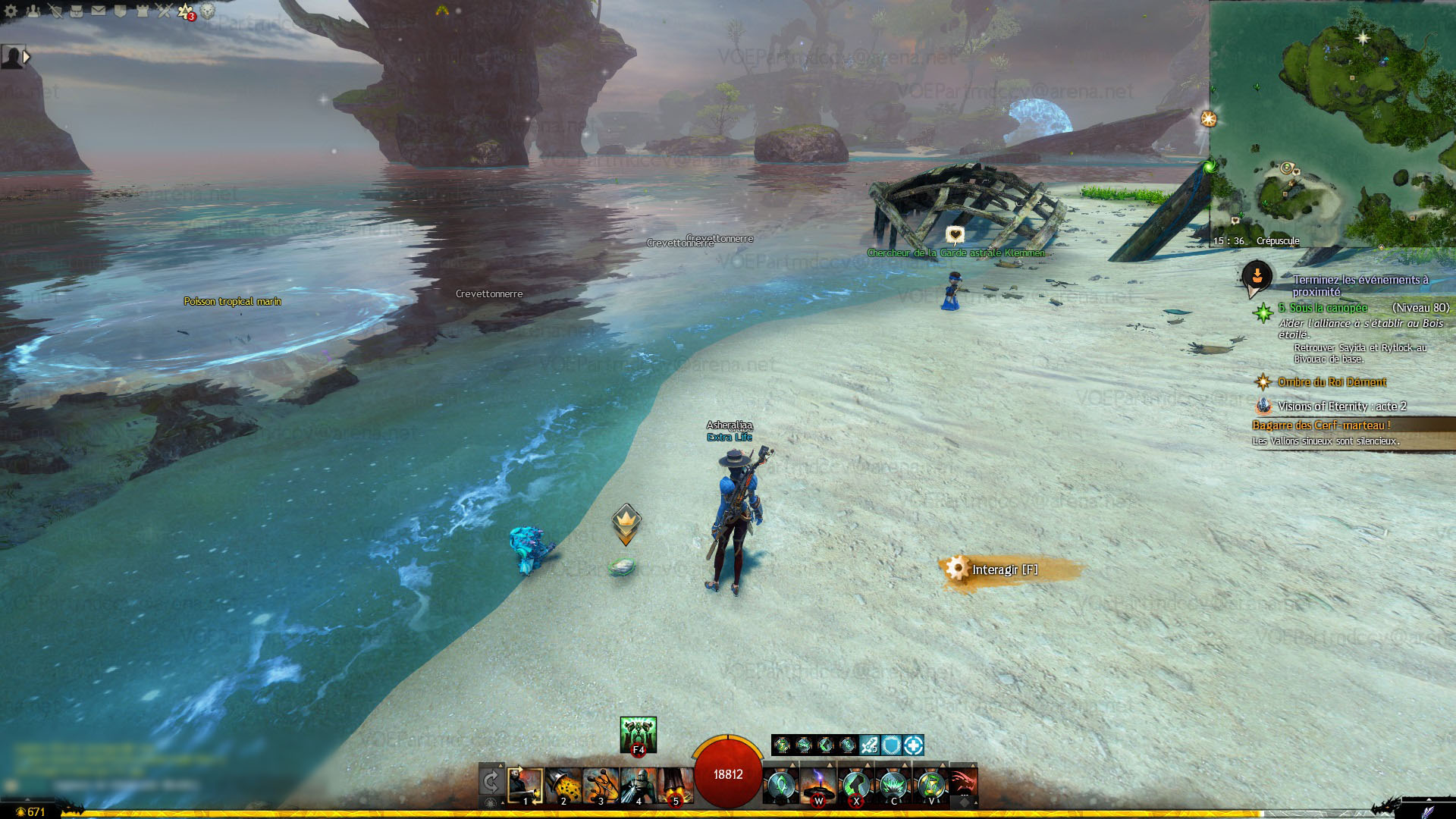
Task: Open the guild shield icon
Action: pyautogui.click(x=121, y=11)
